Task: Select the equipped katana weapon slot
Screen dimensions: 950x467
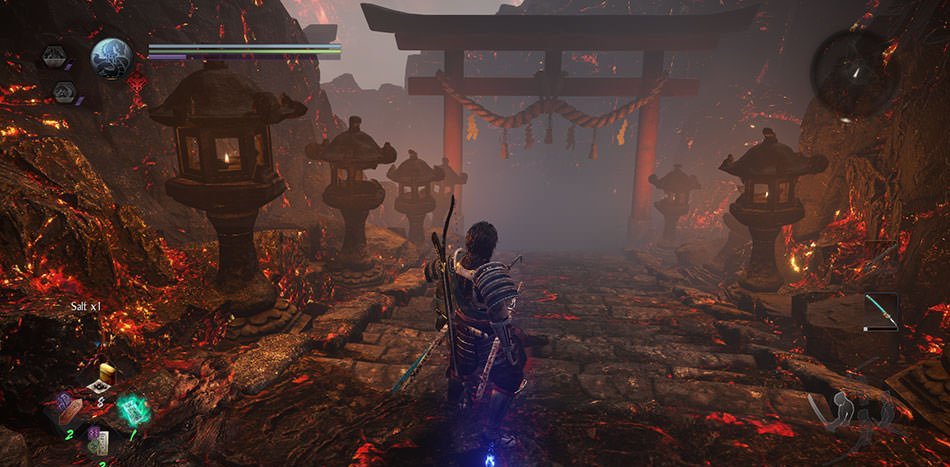Action: click(880, 310)
